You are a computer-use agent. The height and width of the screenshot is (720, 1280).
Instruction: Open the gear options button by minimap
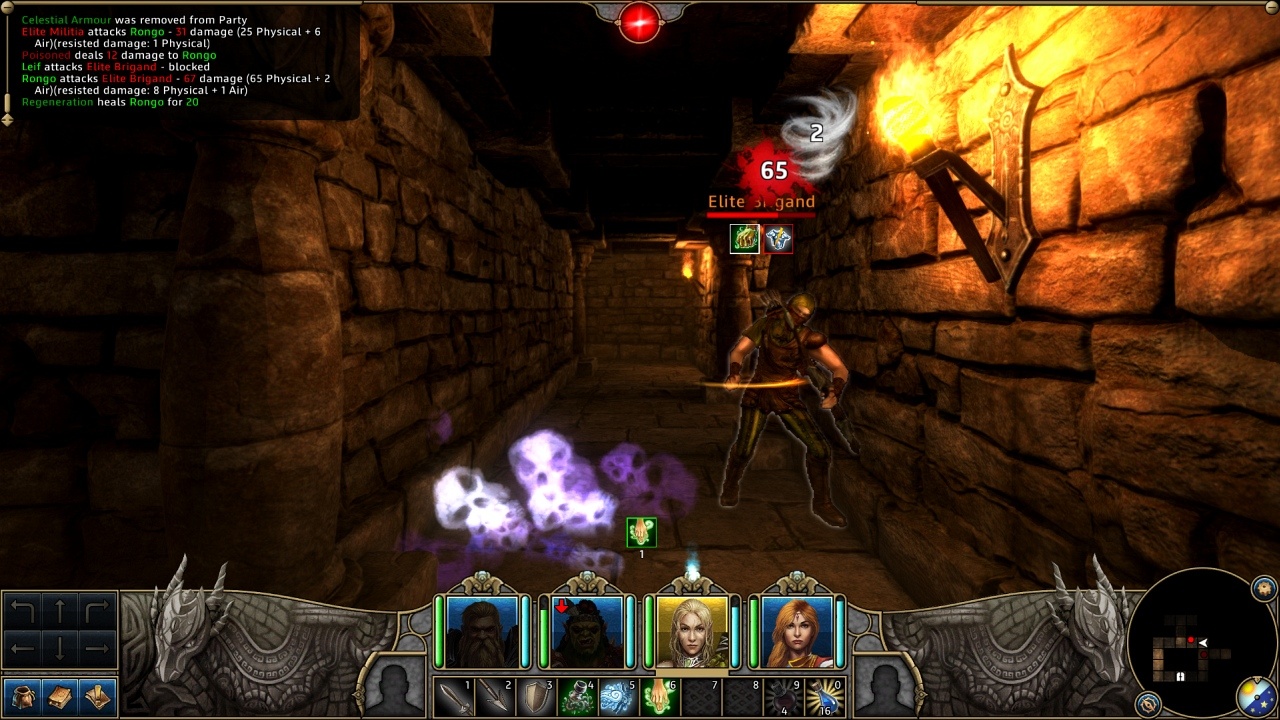1264,586
